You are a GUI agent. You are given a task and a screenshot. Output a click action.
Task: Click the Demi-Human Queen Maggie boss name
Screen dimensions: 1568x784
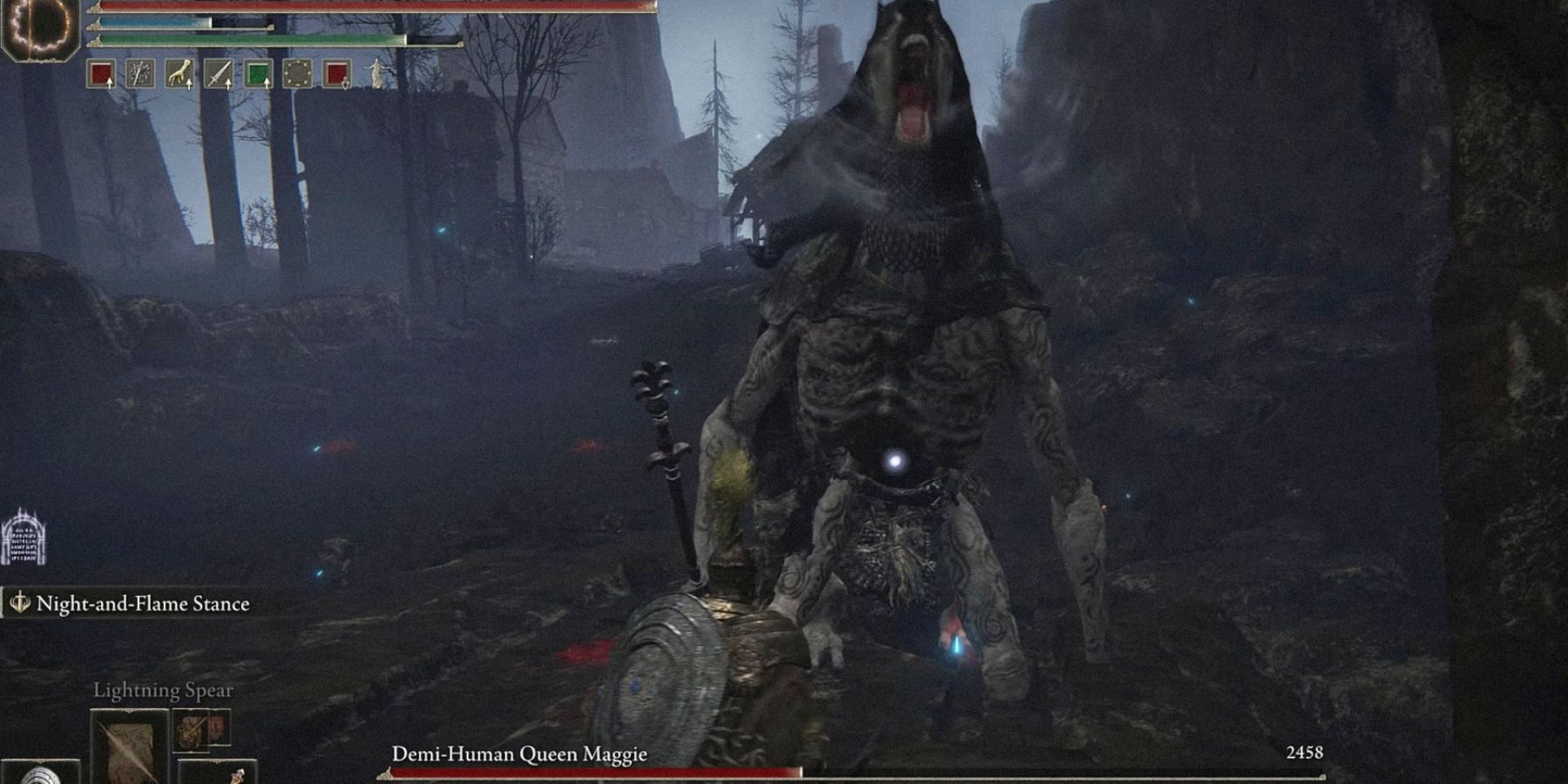(520, 756)
